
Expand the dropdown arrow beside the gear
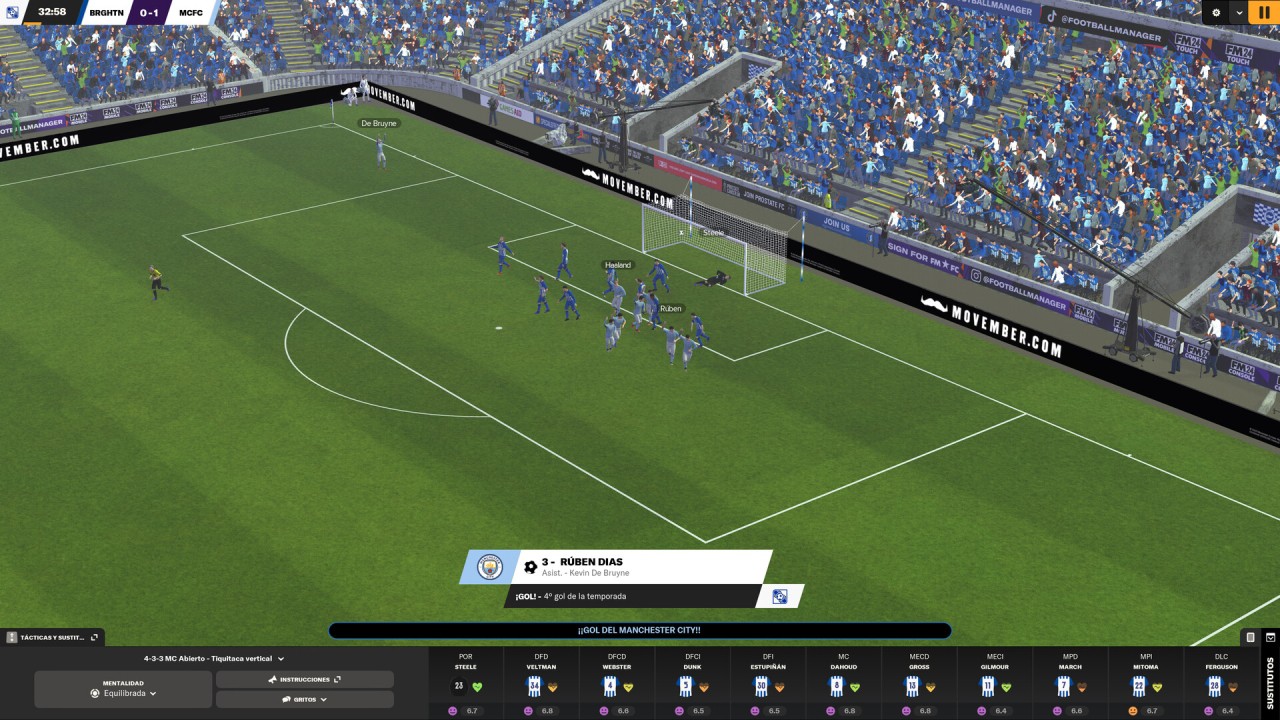pos(1240,13)
